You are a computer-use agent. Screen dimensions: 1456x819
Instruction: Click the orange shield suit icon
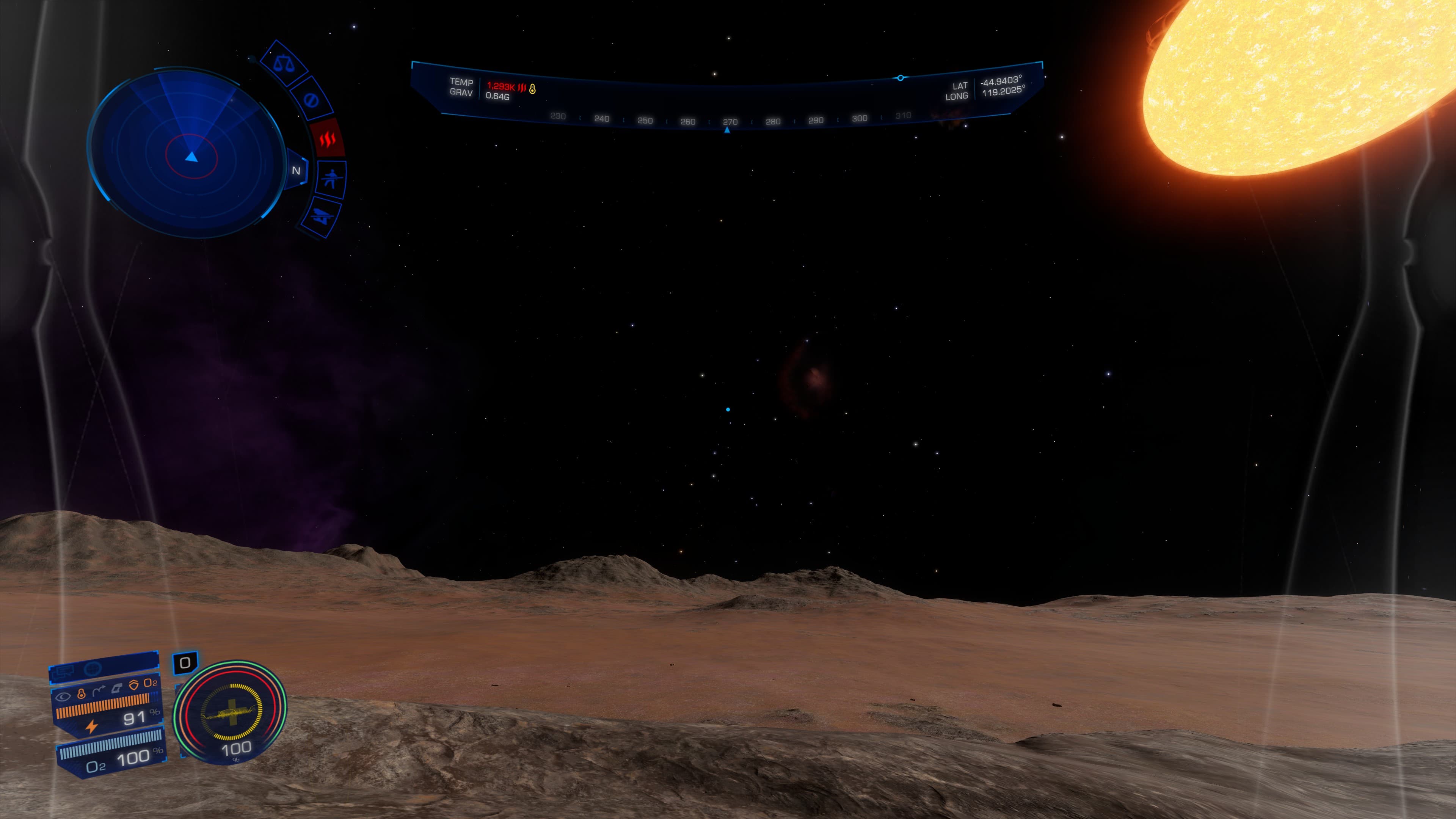(x=133, y=685)
